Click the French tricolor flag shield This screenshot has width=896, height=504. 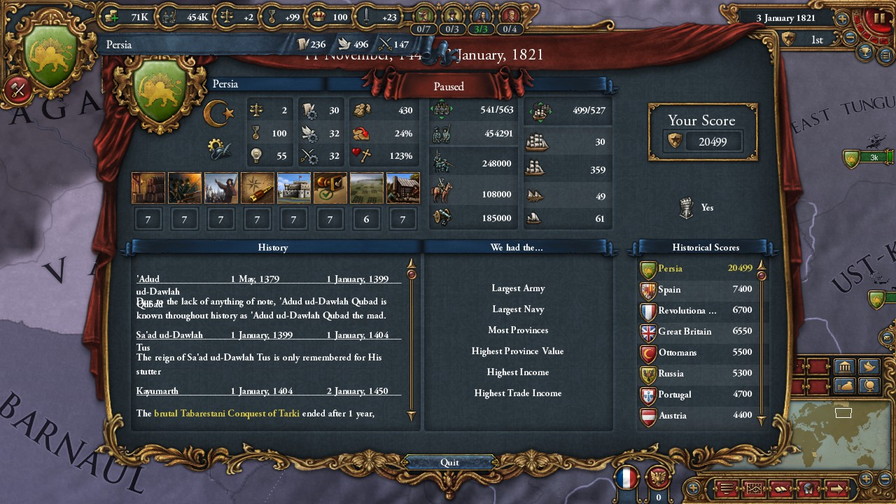coord(627,478)
